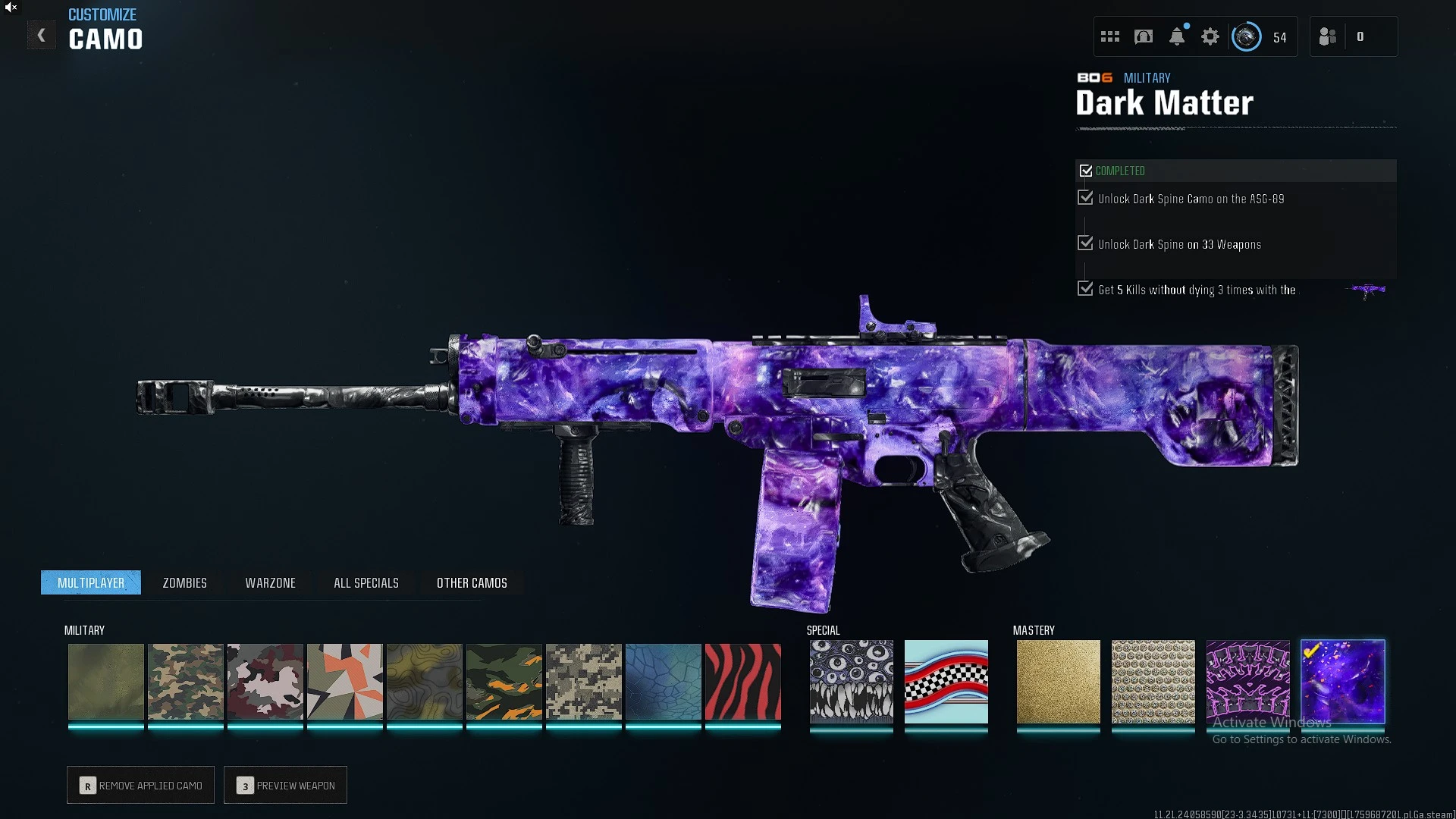Choose the red tiger stripe camo
Screen dimensions: 1456x819
click(742, 681)
